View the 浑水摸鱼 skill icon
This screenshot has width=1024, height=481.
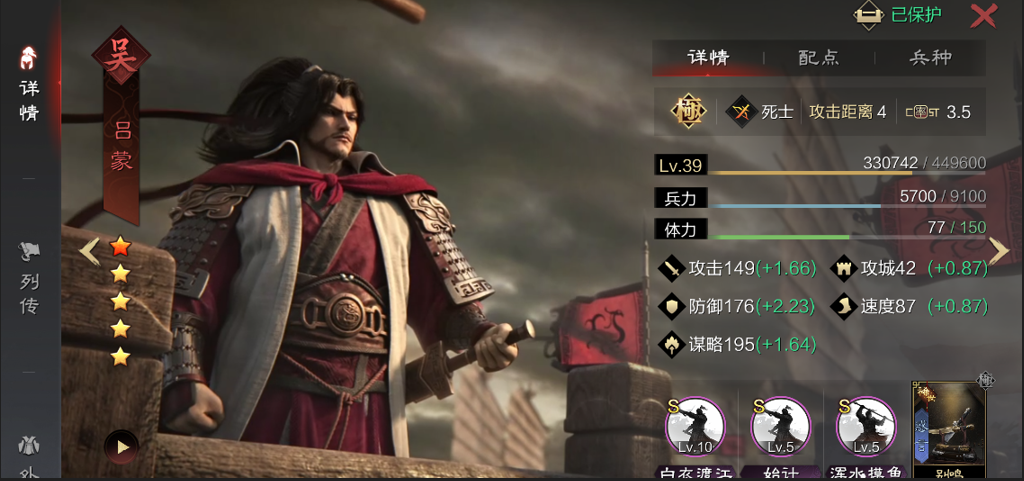click(864, 428)
